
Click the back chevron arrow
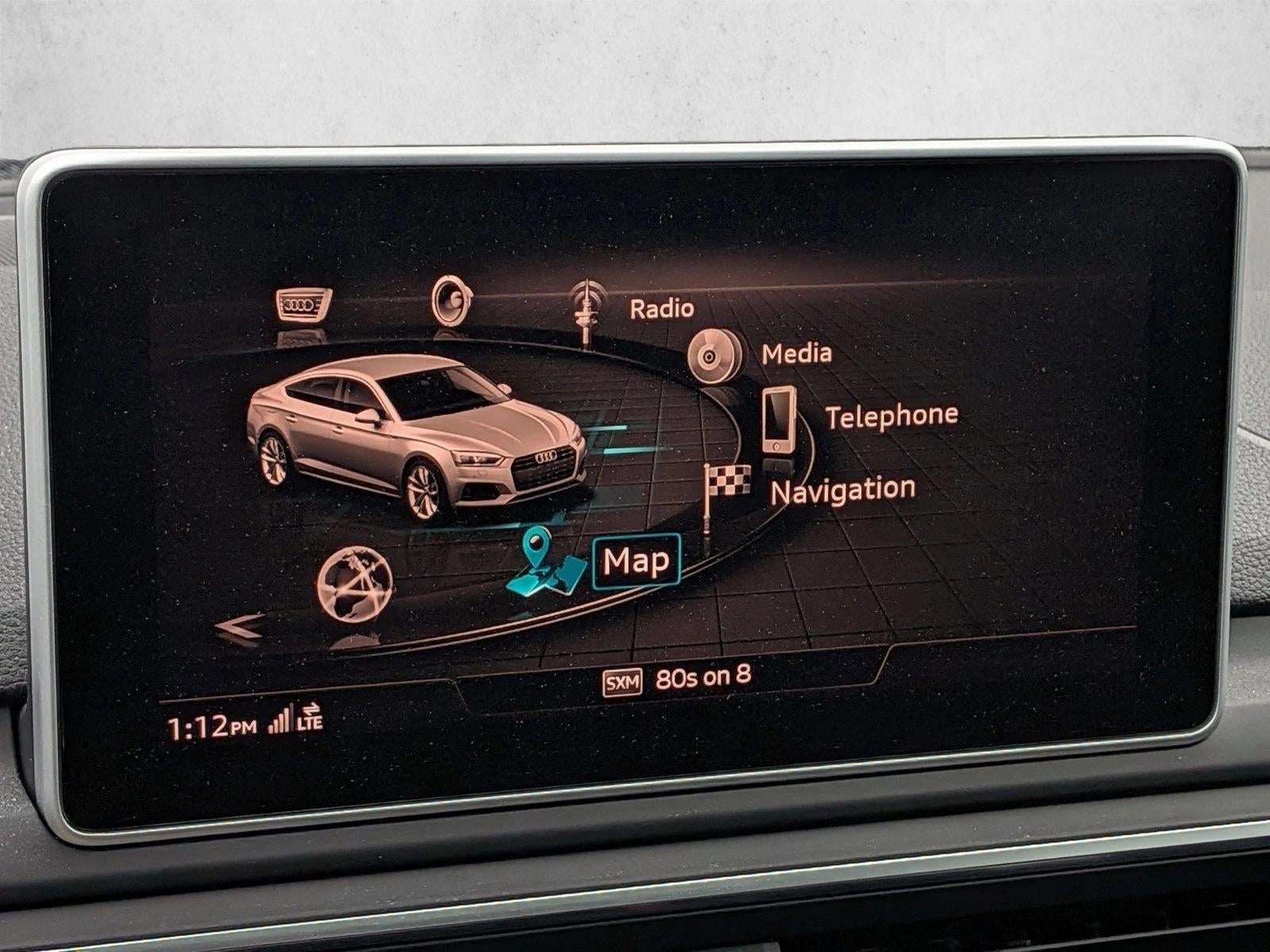240,627
